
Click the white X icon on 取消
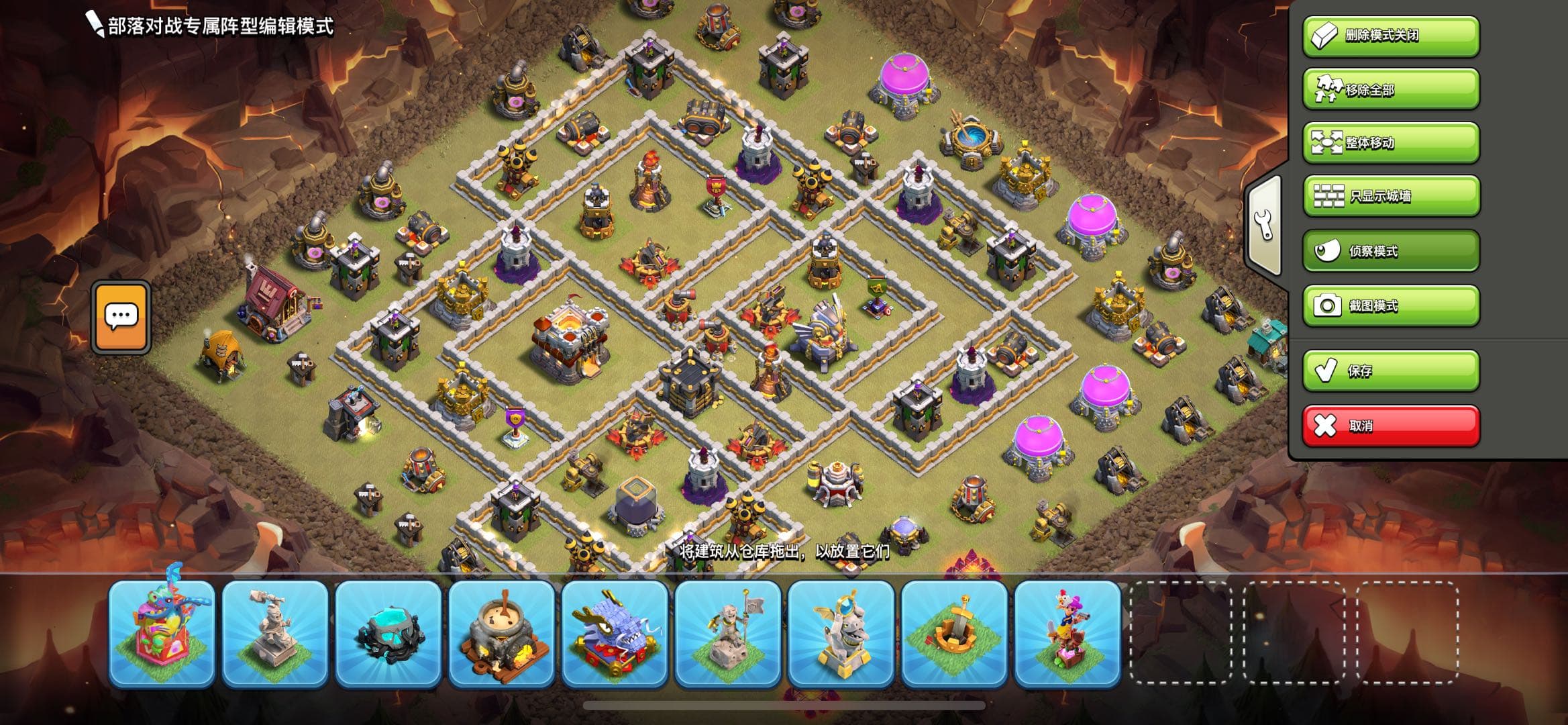1325,424
